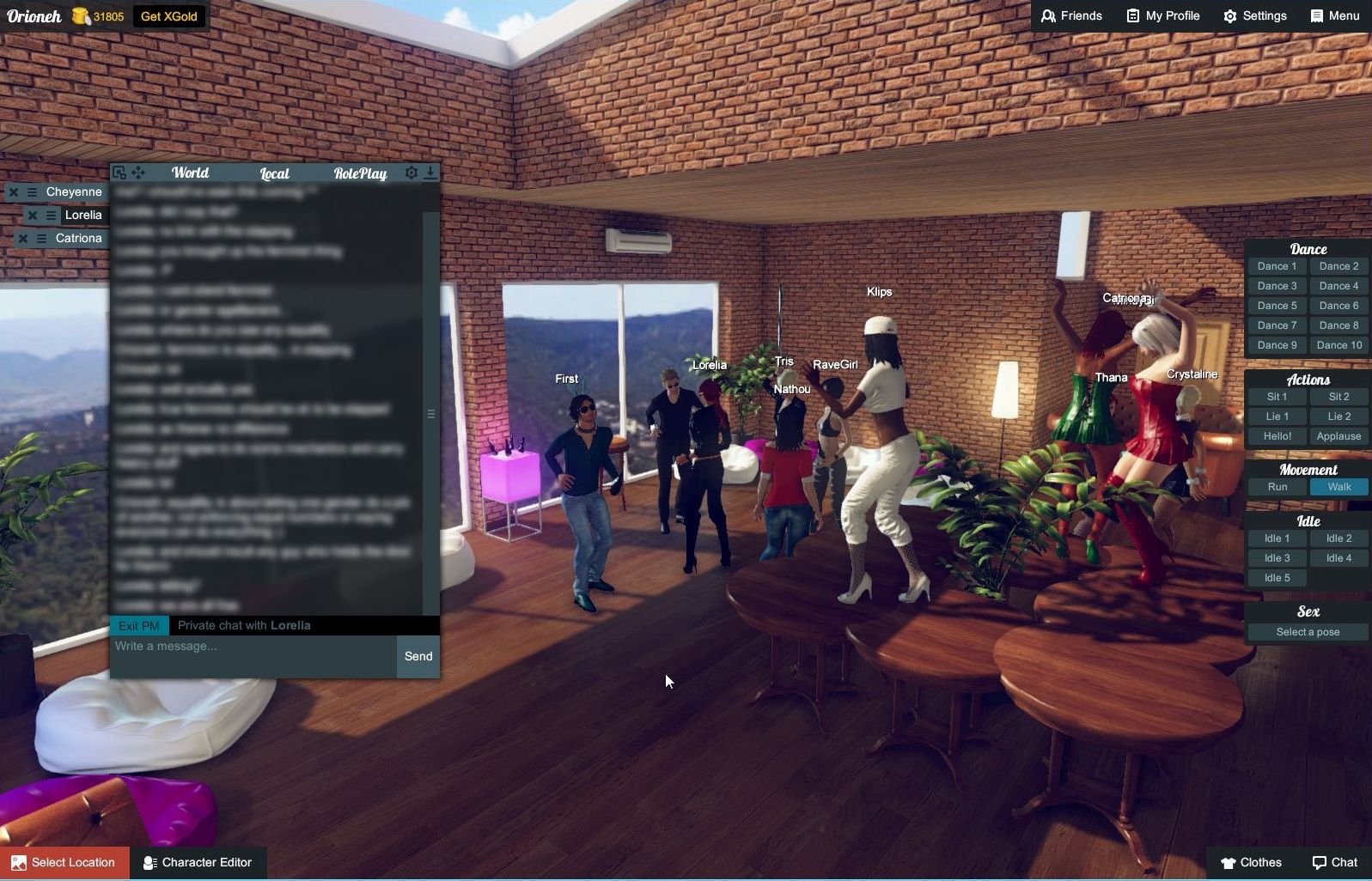
Task: Switch to the RolePlay chat tab
Action: point(361,173)
